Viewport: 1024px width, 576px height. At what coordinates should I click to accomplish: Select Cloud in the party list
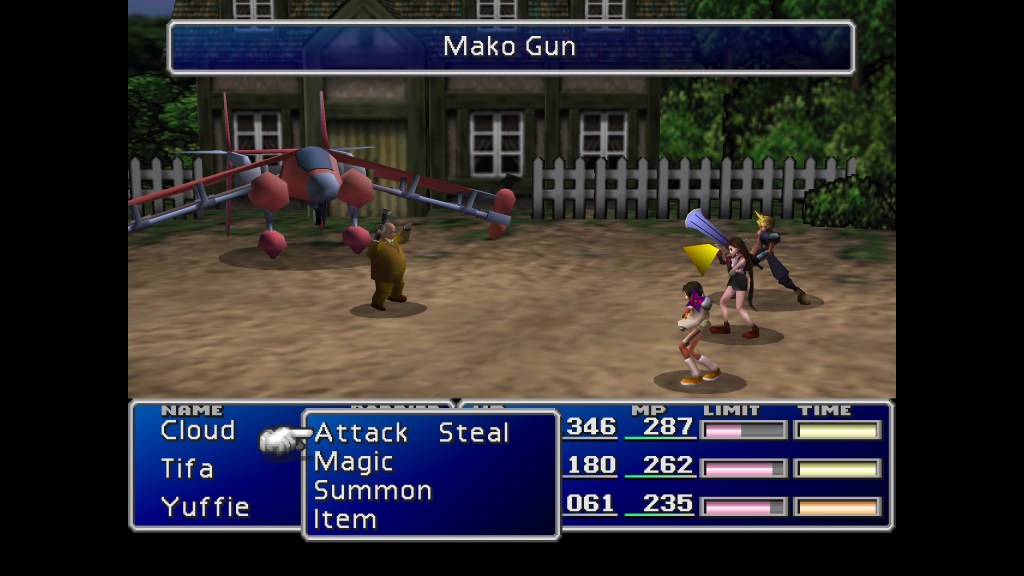[x=198, y=431]
